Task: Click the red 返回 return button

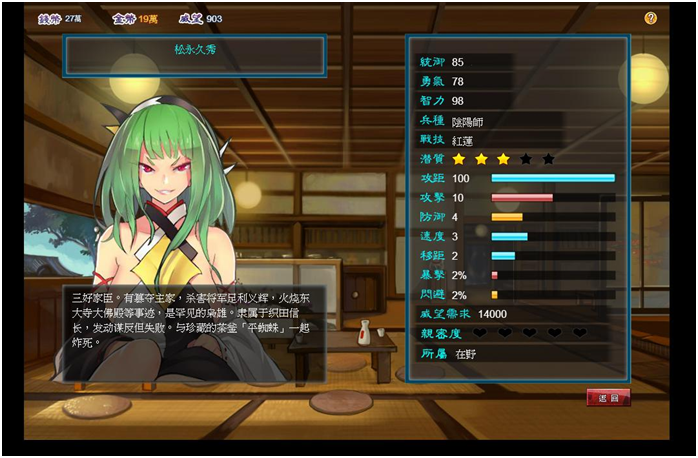Action: tap(608, 397)
